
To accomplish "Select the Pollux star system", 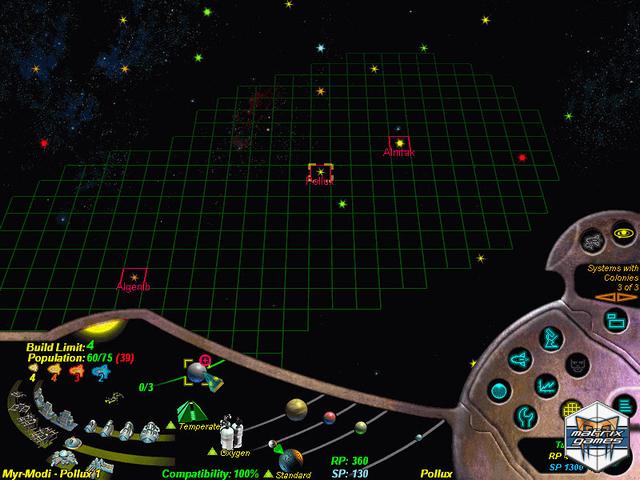I will click(320, 173).
